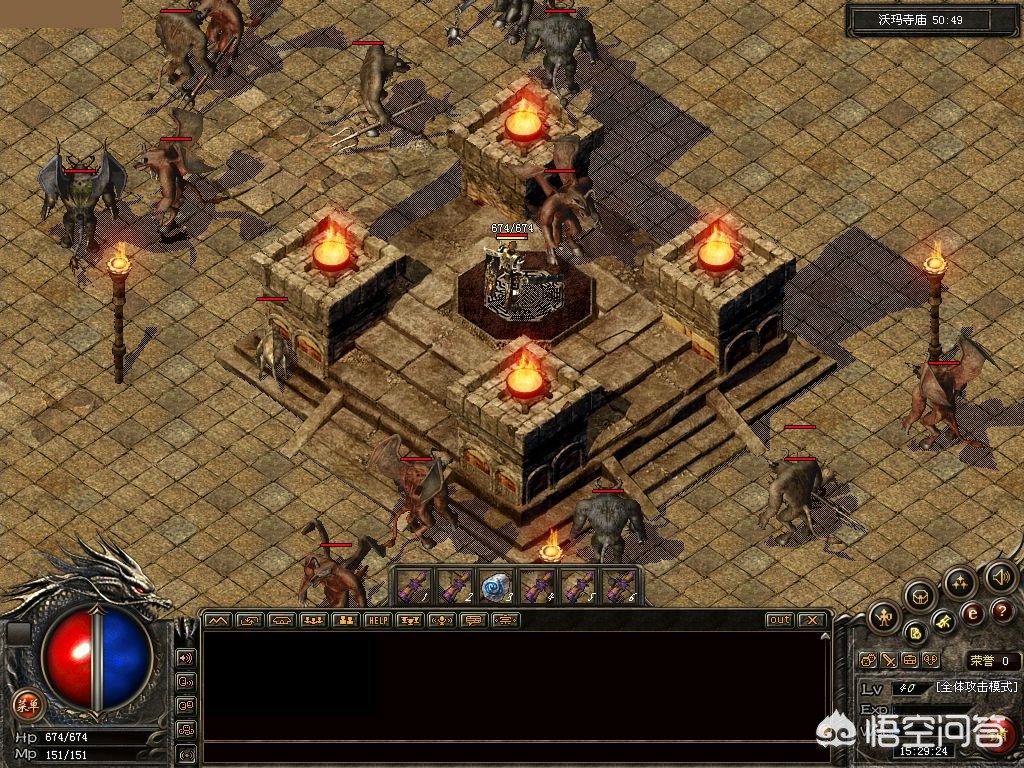The height and width of the screenshot is (768, 1024).
Task: Click the HELP button on the chat bar
Action: (378, 620)
